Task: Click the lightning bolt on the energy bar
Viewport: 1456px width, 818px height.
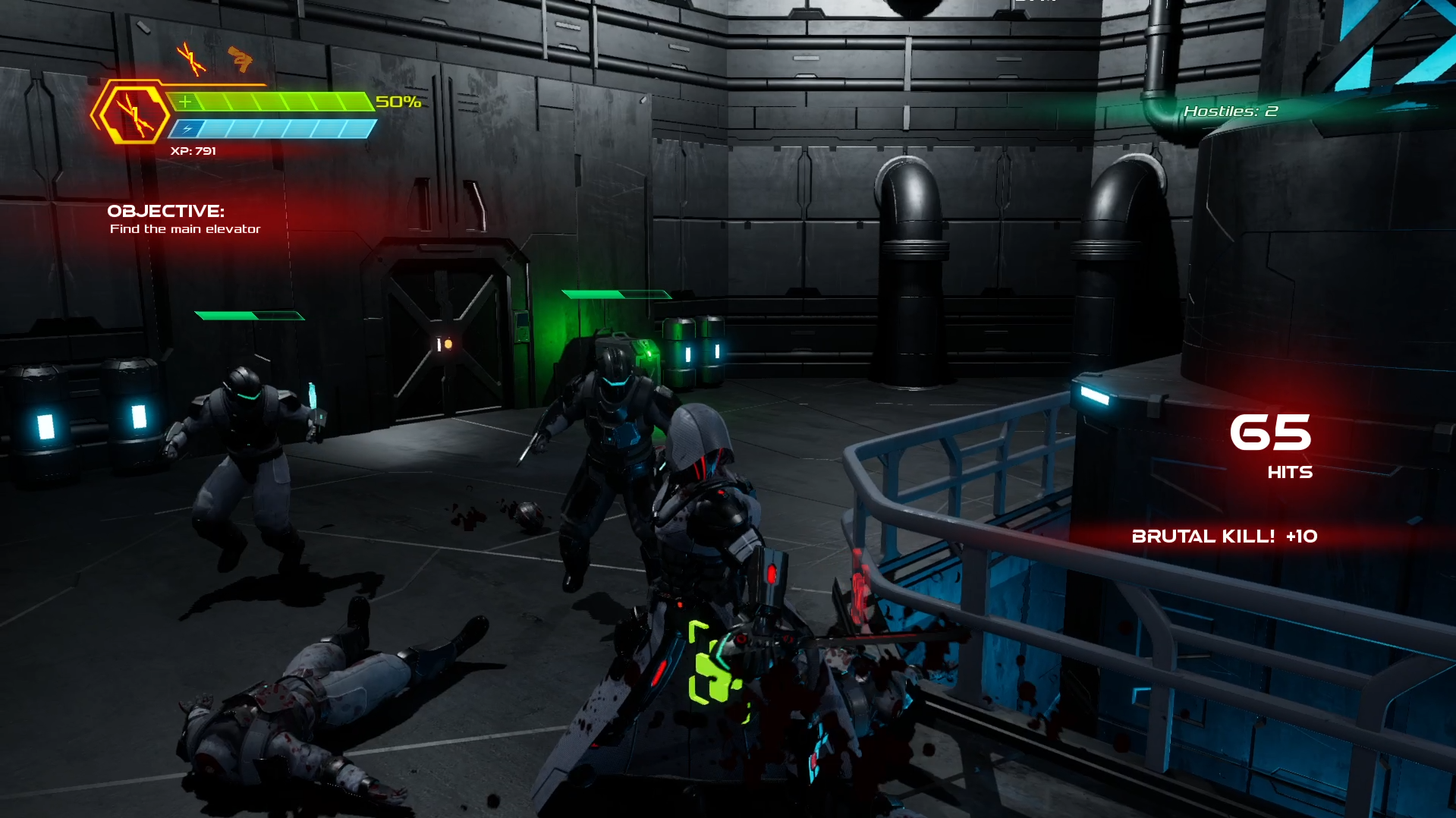Action: pyautogui.click(x=186, y=129)
